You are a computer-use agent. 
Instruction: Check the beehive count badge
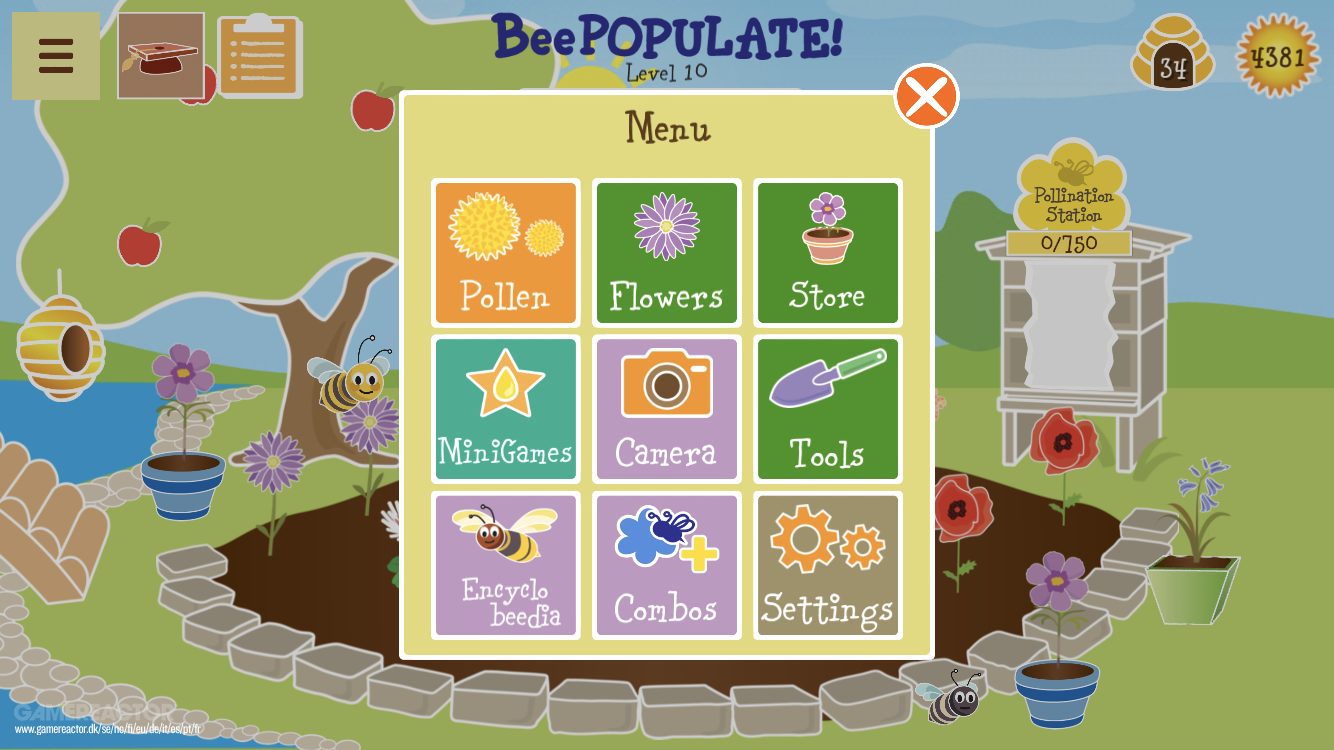1174,55
